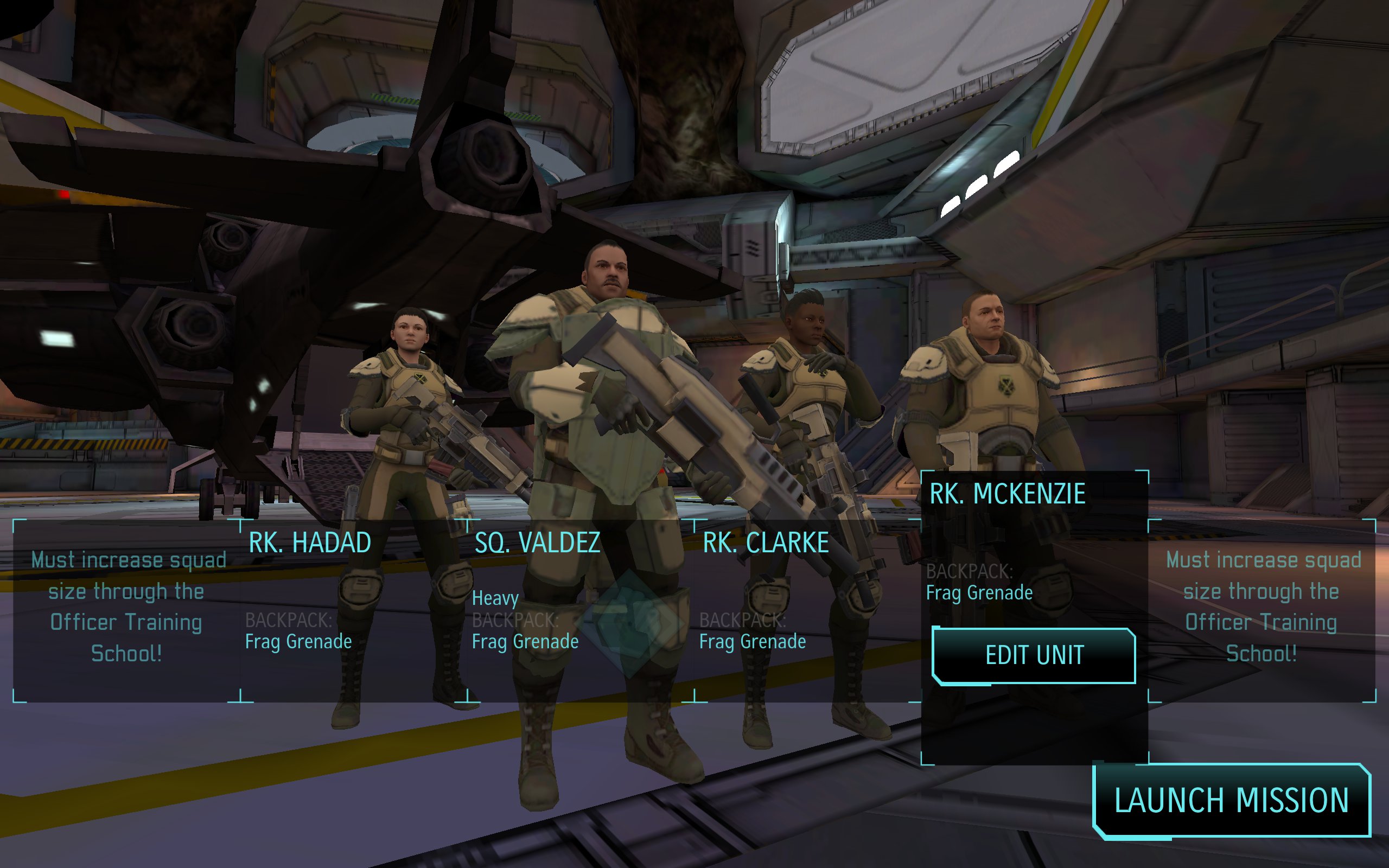Screen dimensions: 1389x868
Task: Open Edit Unit for Rk. McKenzie
Action: 1034,655
